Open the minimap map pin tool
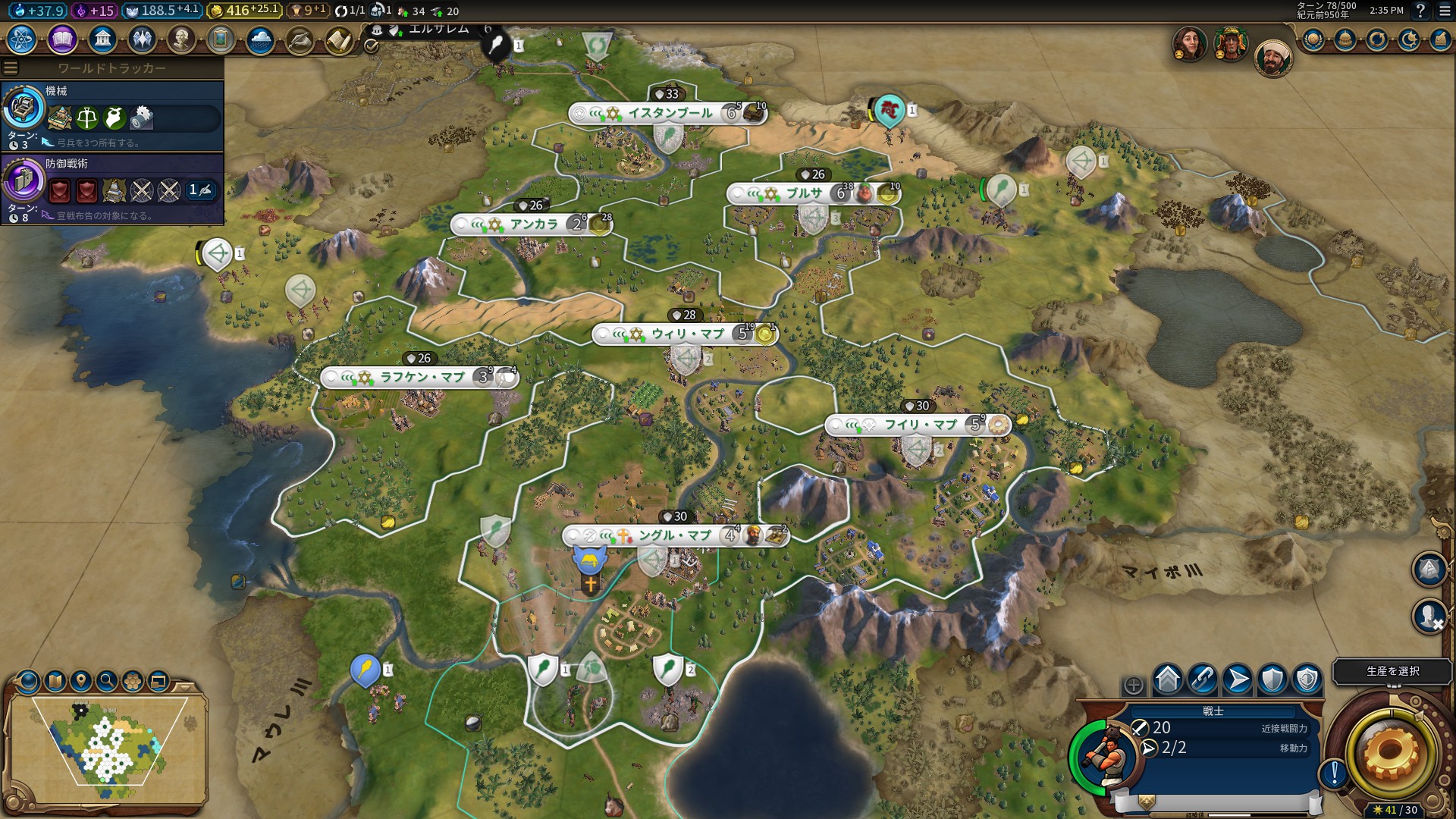The image size is (1456, 819). click(81, 681)
